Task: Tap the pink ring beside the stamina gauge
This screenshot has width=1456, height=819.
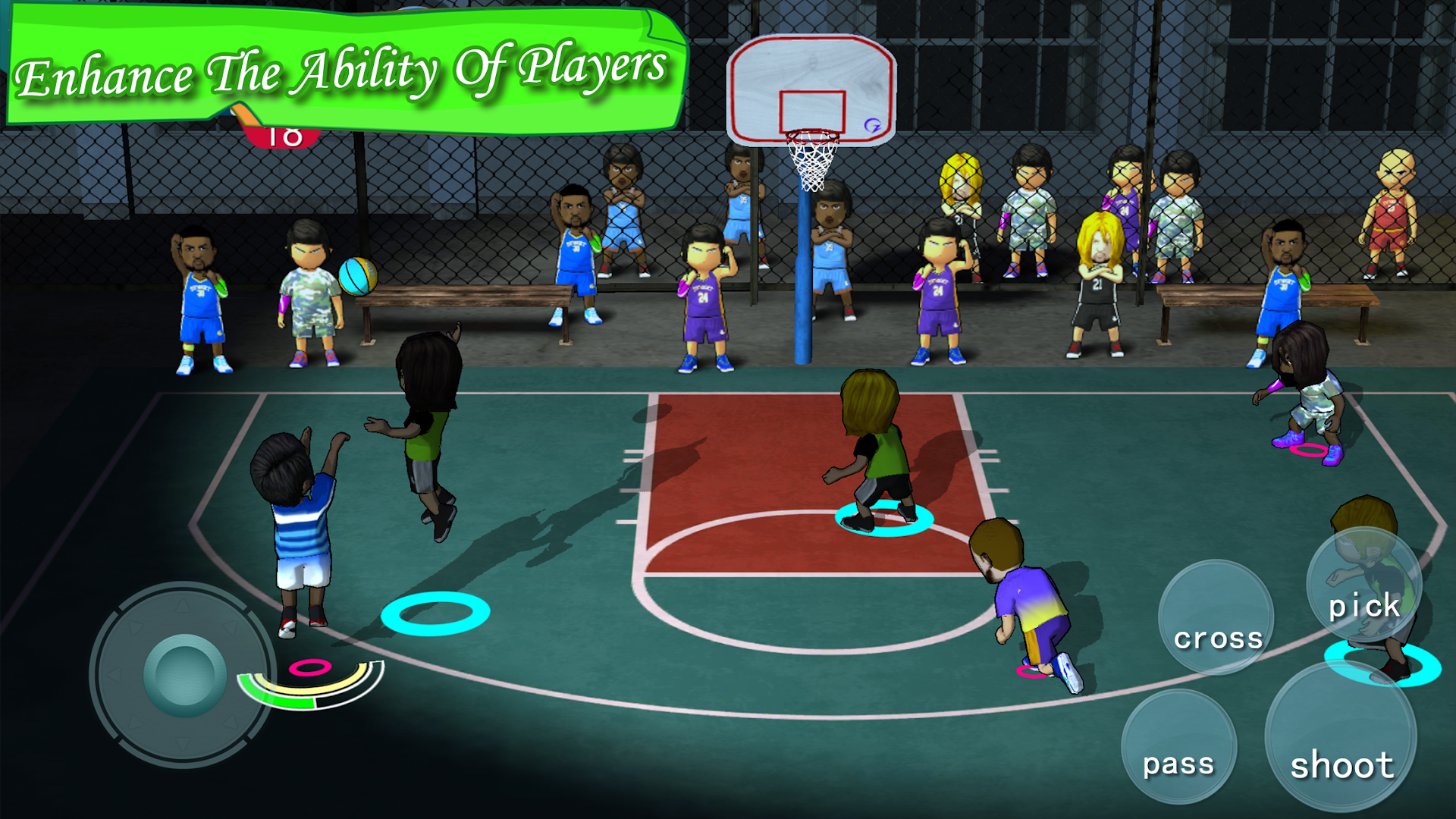Action: [x=311, y=667]
